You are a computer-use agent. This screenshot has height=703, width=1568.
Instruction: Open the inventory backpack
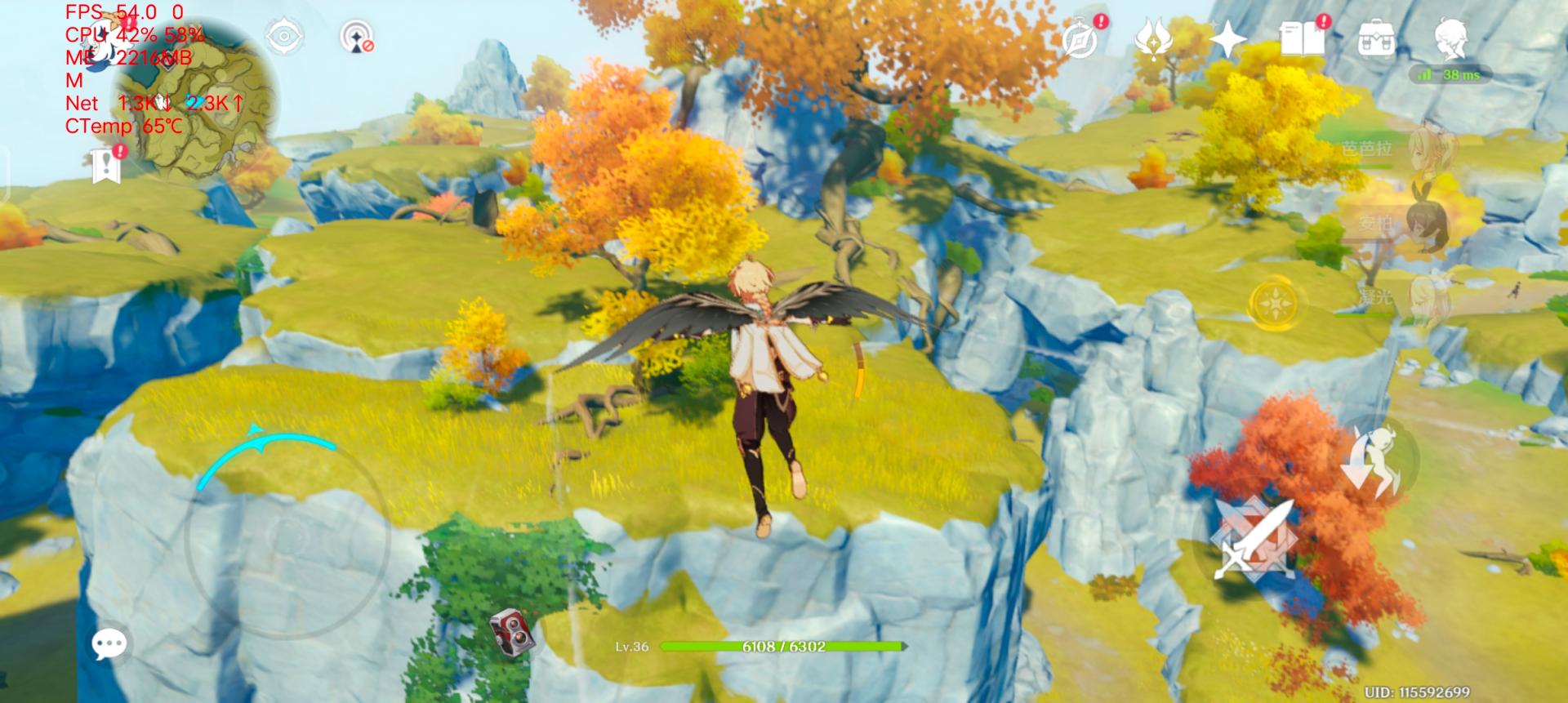(1376, 38)
